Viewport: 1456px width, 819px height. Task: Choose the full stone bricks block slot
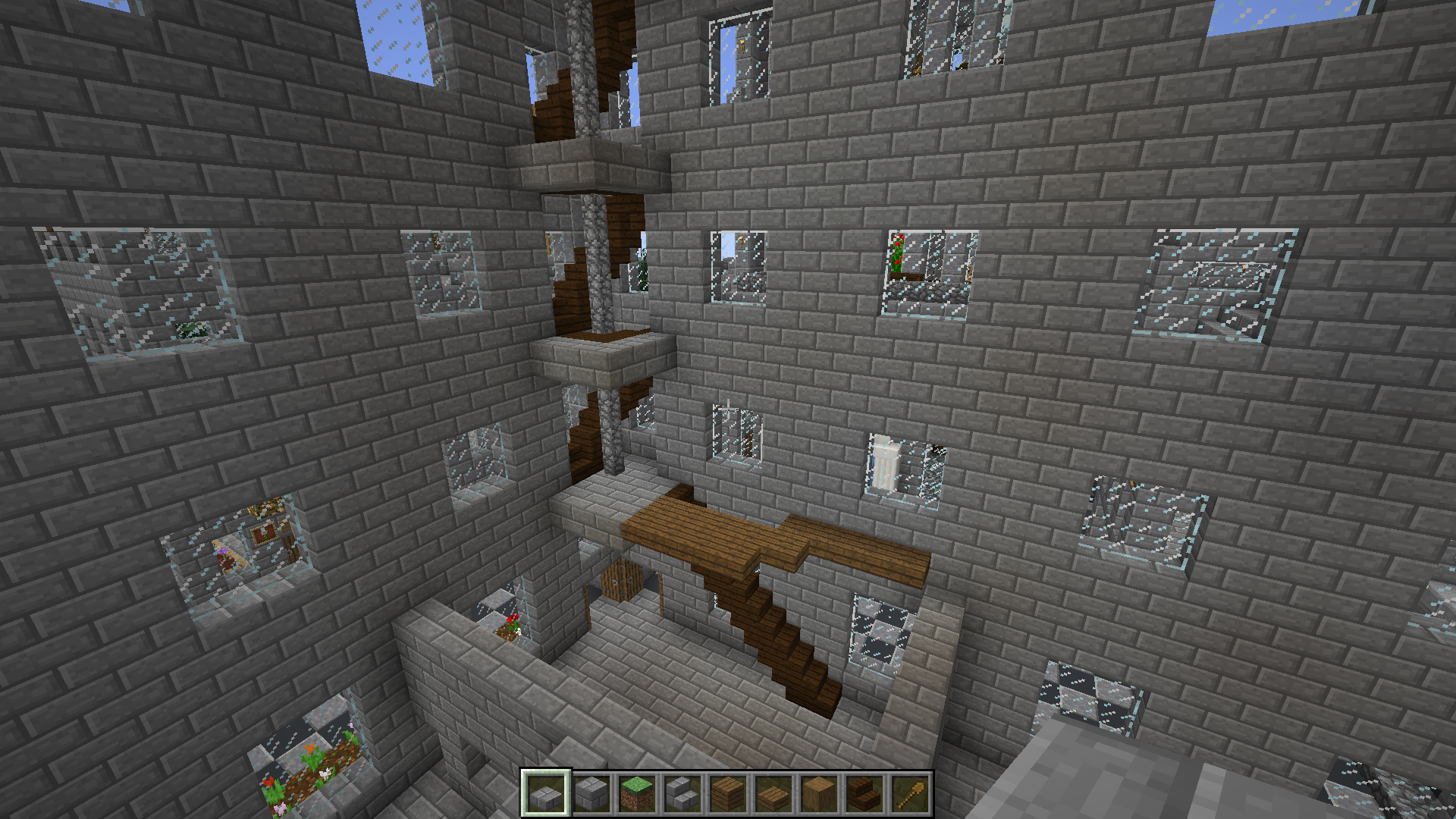(591, 793)
